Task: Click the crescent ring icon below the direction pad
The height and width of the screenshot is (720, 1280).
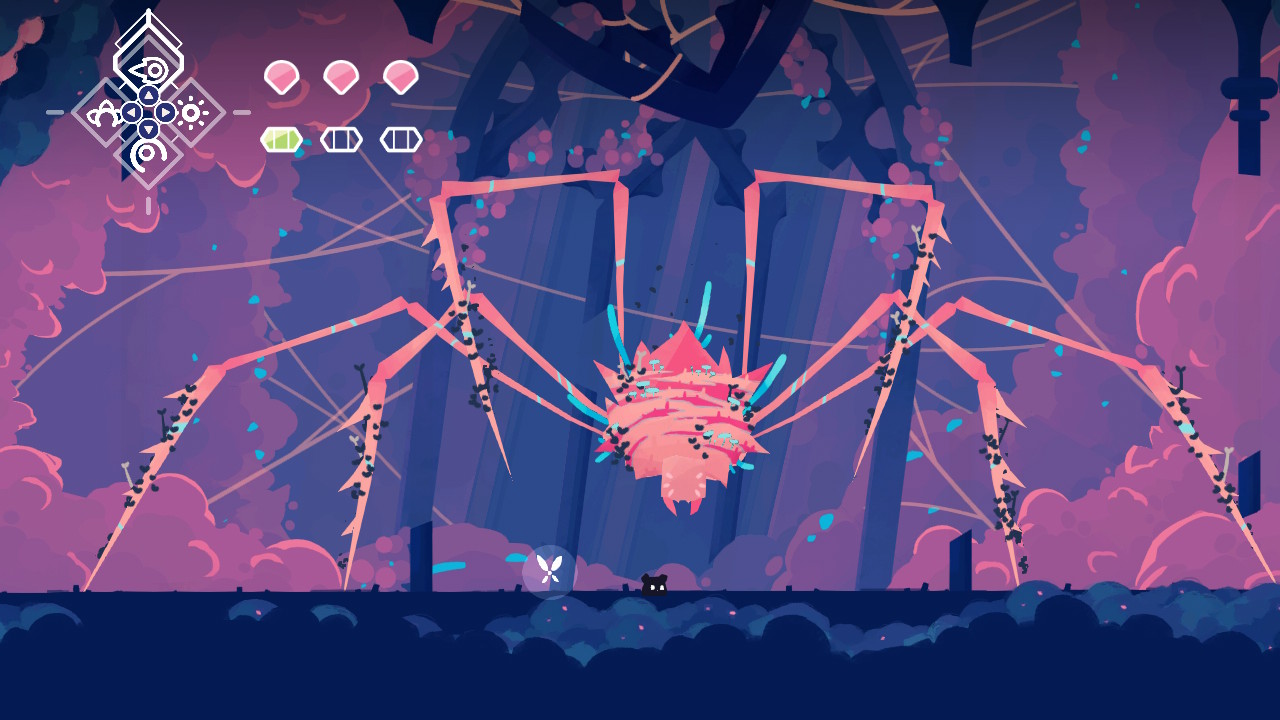Action: [146, 153]
